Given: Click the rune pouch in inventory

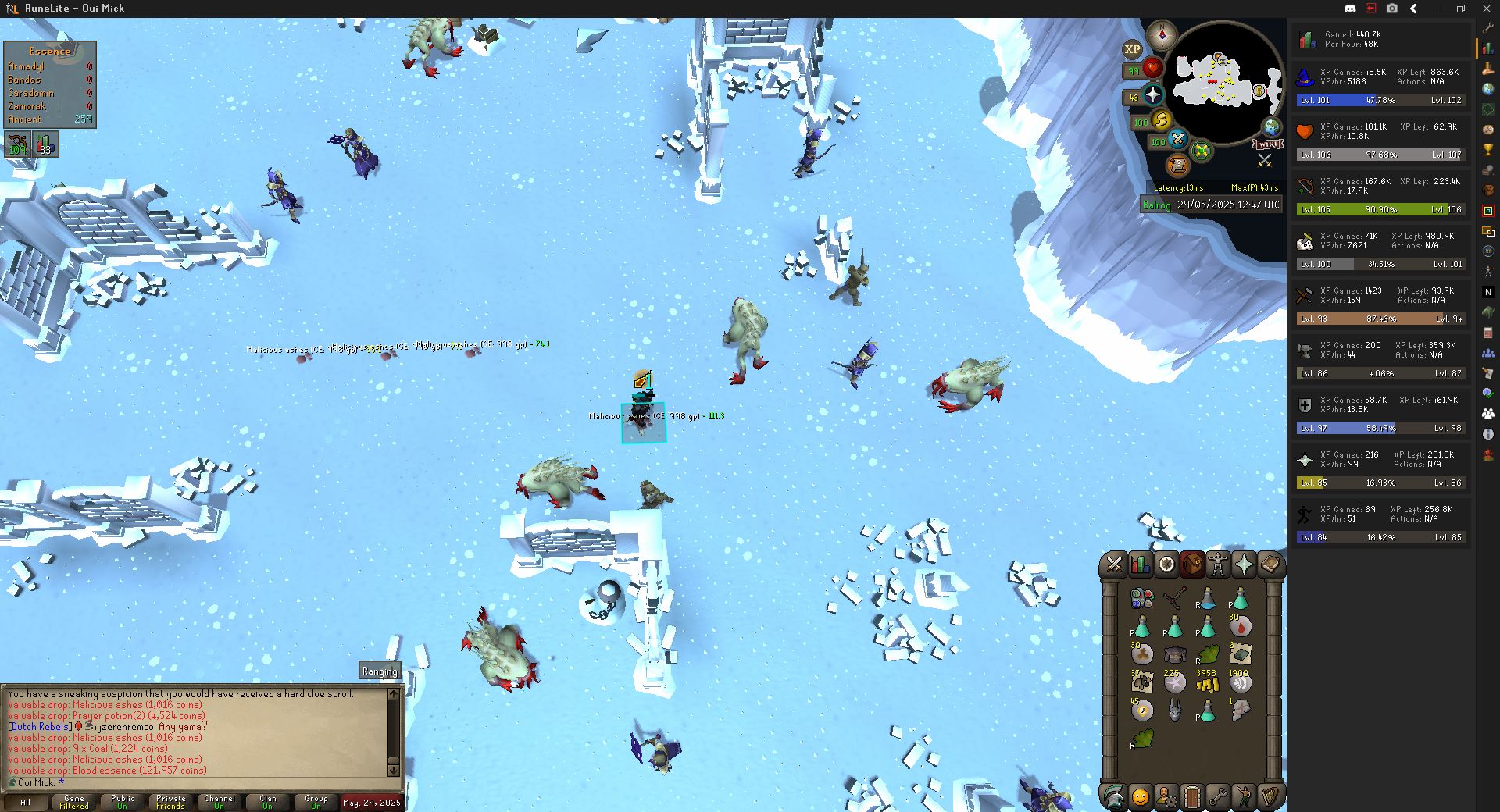Looking at the screenshot, I should tap(1142, 599).
